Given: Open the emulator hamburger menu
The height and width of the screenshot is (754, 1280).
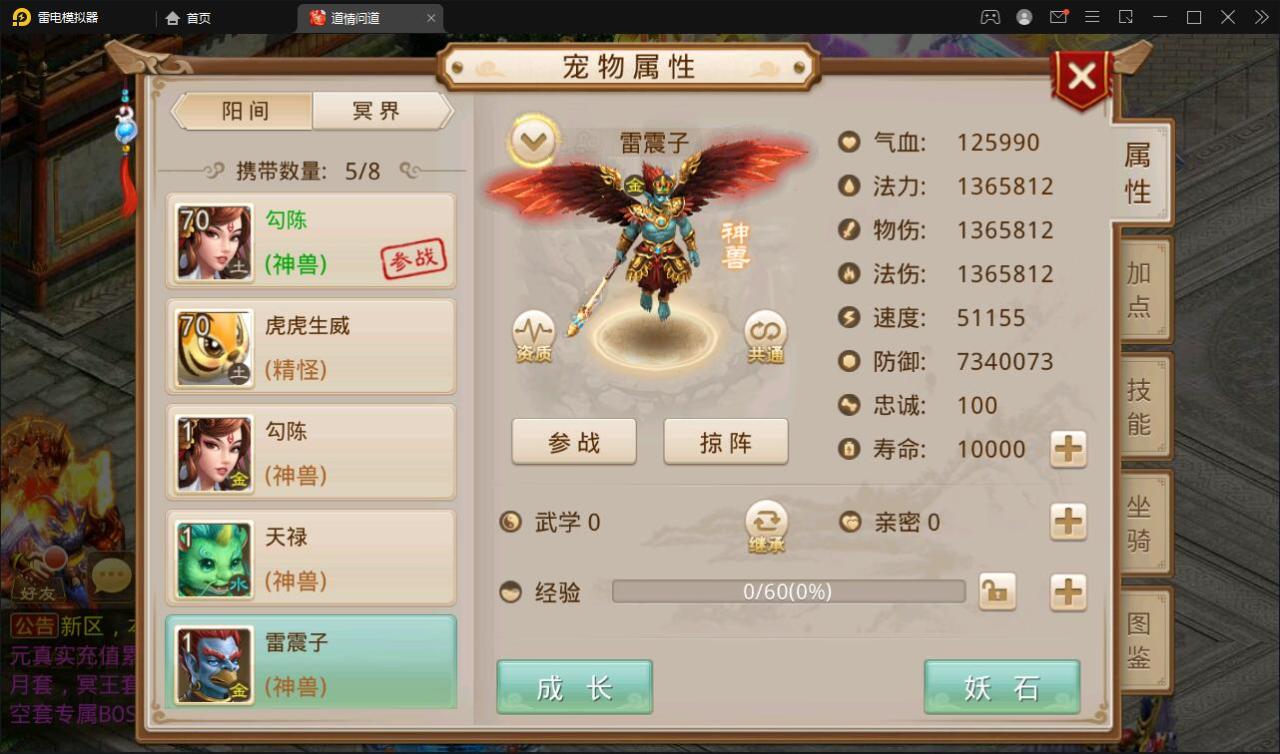Looking at the screenshot, I should click(x=1093, y=17).
